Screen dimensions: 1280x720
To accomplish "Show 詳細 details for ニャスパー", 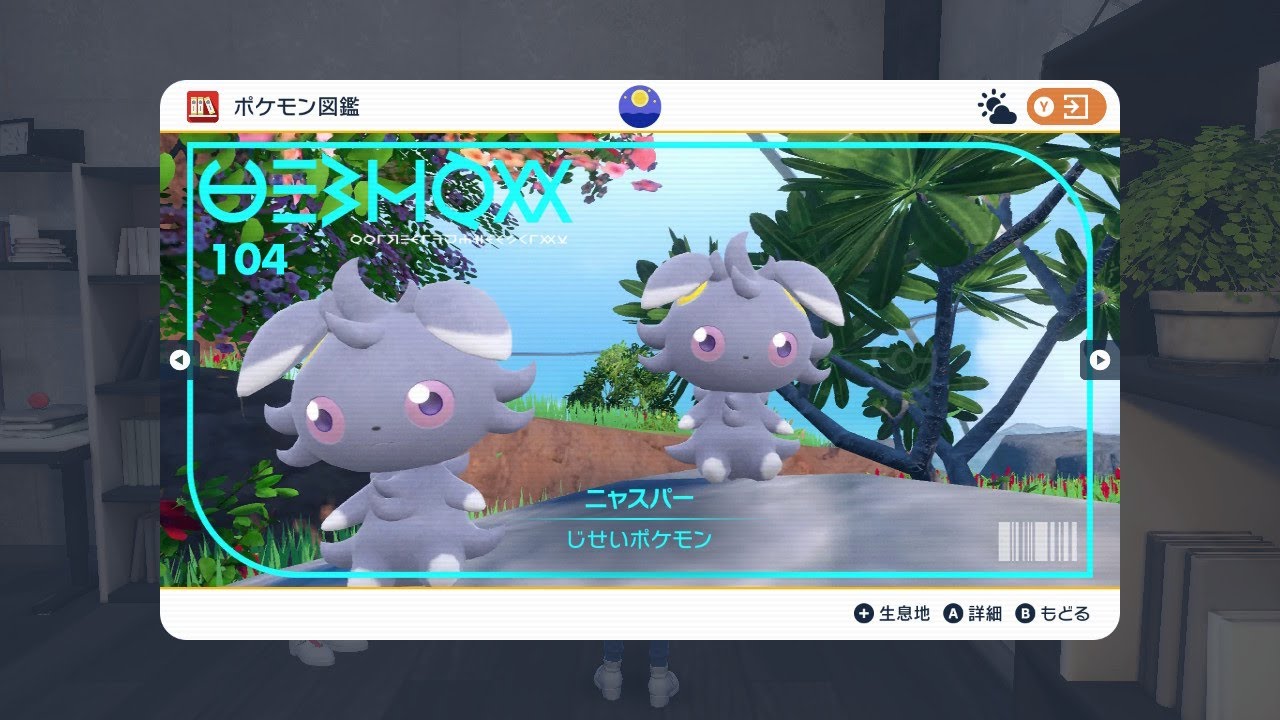I will coord(973,614).
